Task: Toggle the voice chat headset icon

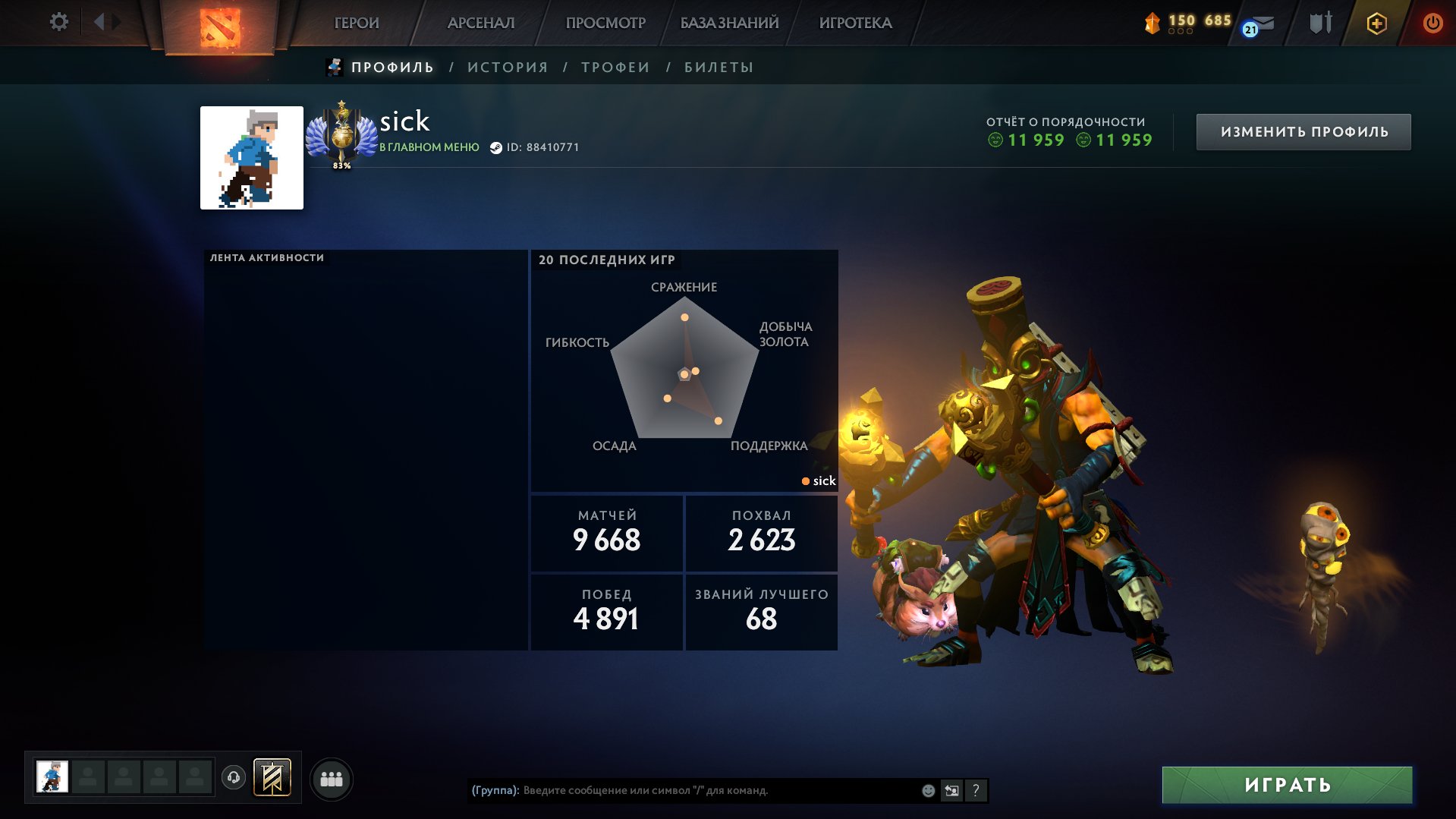Action: [233, 778]
